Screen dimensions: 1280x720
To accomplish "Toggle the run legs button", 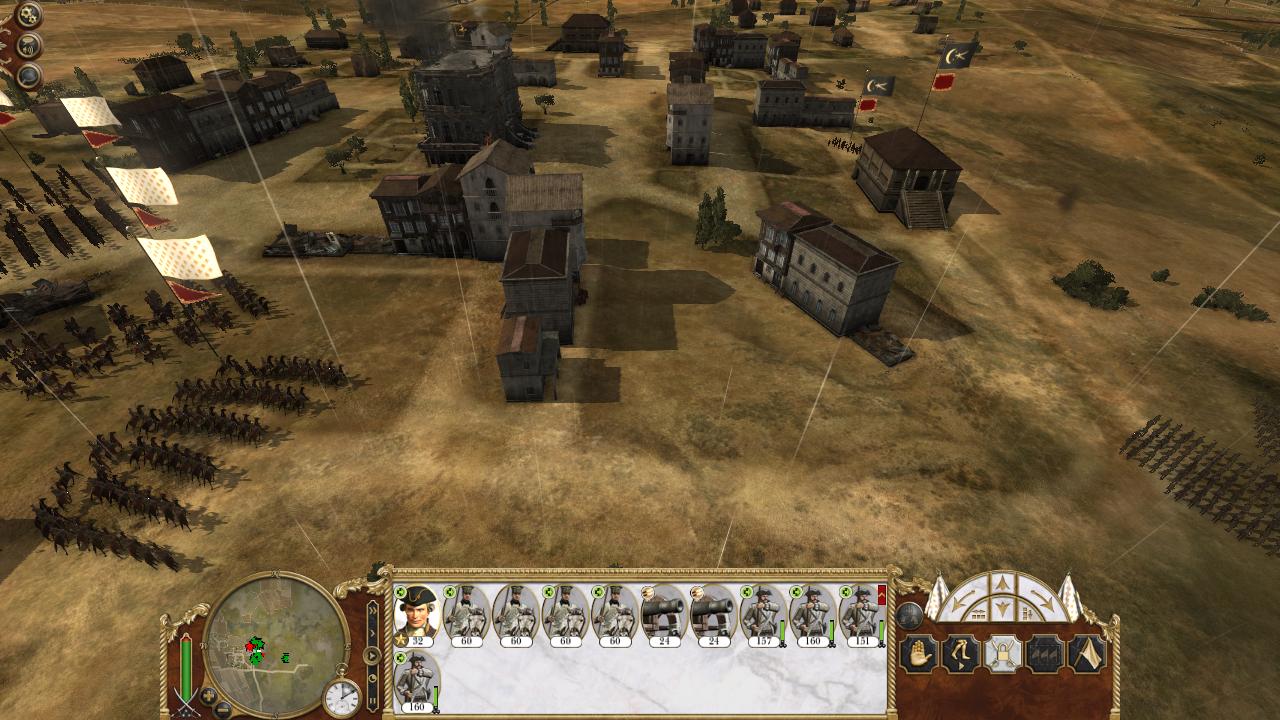I will 960,654.
